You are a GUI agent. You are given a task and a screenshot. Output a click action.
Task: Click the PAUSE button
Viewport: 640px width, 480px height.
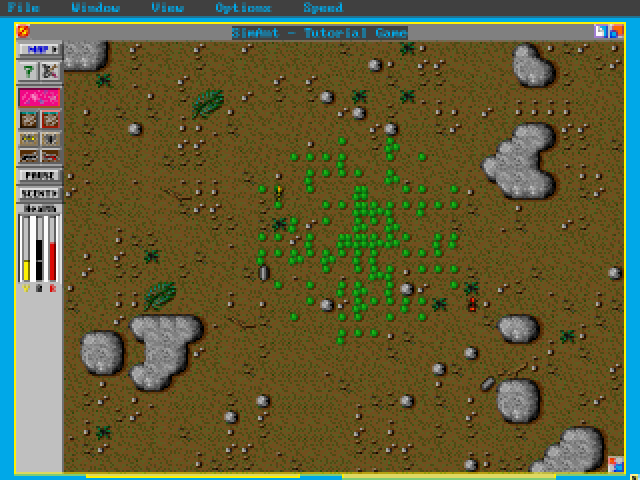(39, 176)
